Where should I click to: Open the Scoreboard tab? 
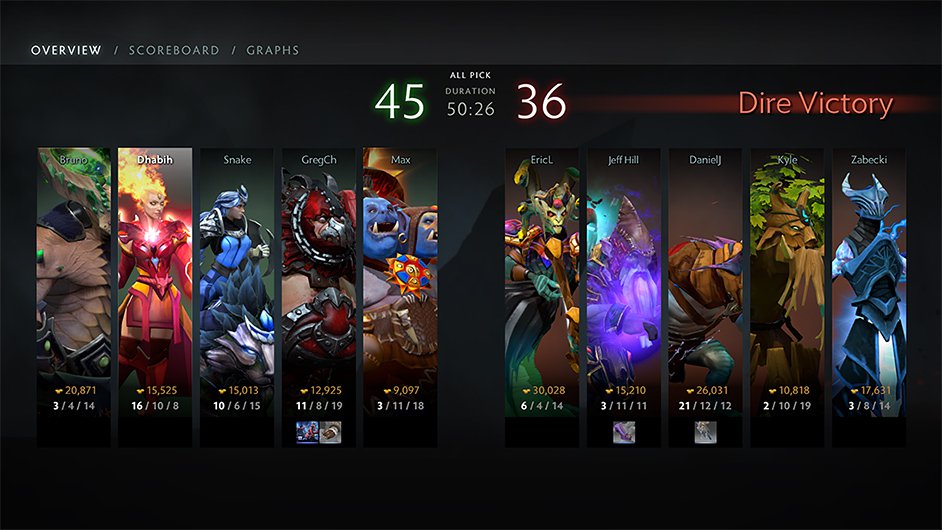[173, 50]
